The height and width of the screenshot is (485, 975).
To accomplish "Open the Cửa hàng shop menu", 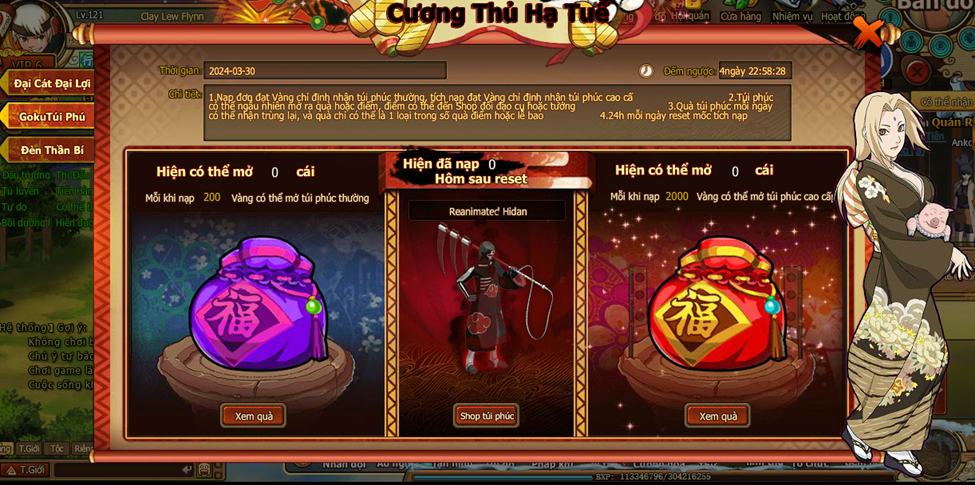I will coord(741,16).
